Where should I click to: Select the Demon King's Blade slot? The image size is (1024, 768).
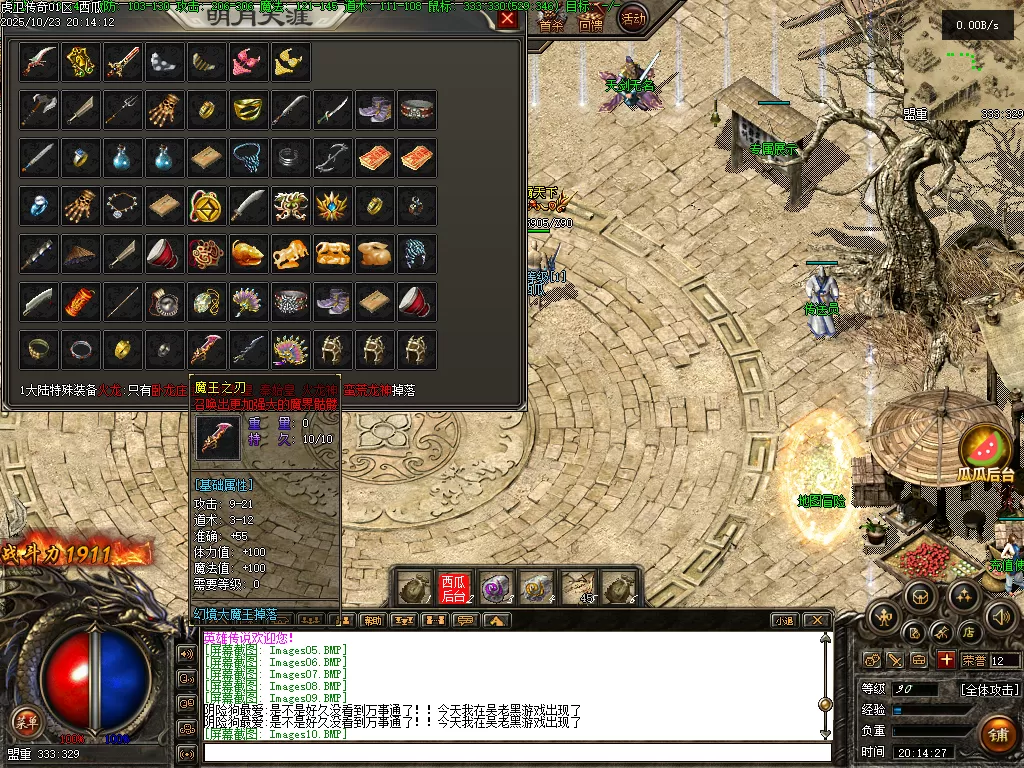207,349
